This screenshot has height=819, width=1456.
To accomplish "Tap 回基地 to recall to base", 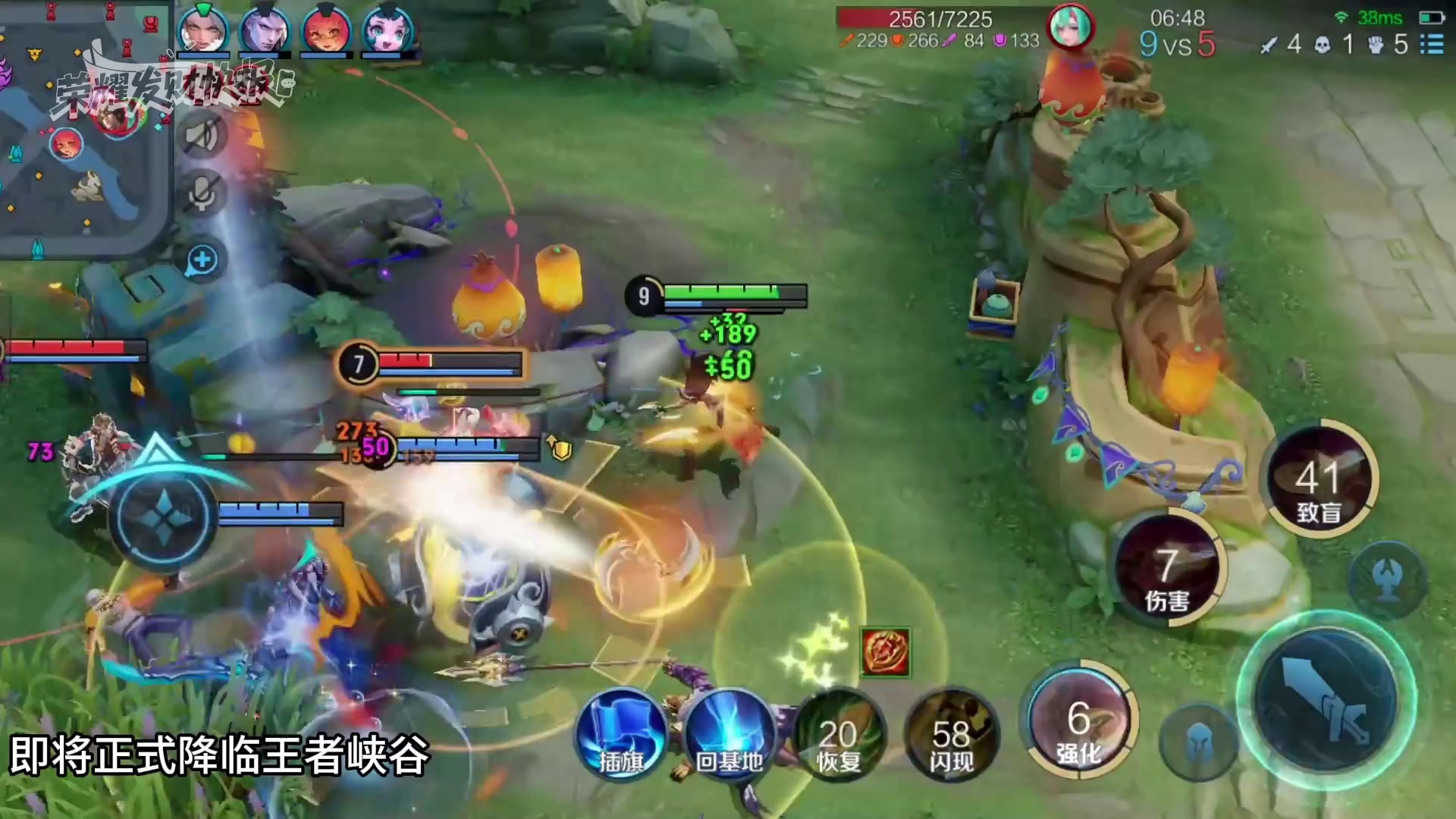I will point(729,736).
